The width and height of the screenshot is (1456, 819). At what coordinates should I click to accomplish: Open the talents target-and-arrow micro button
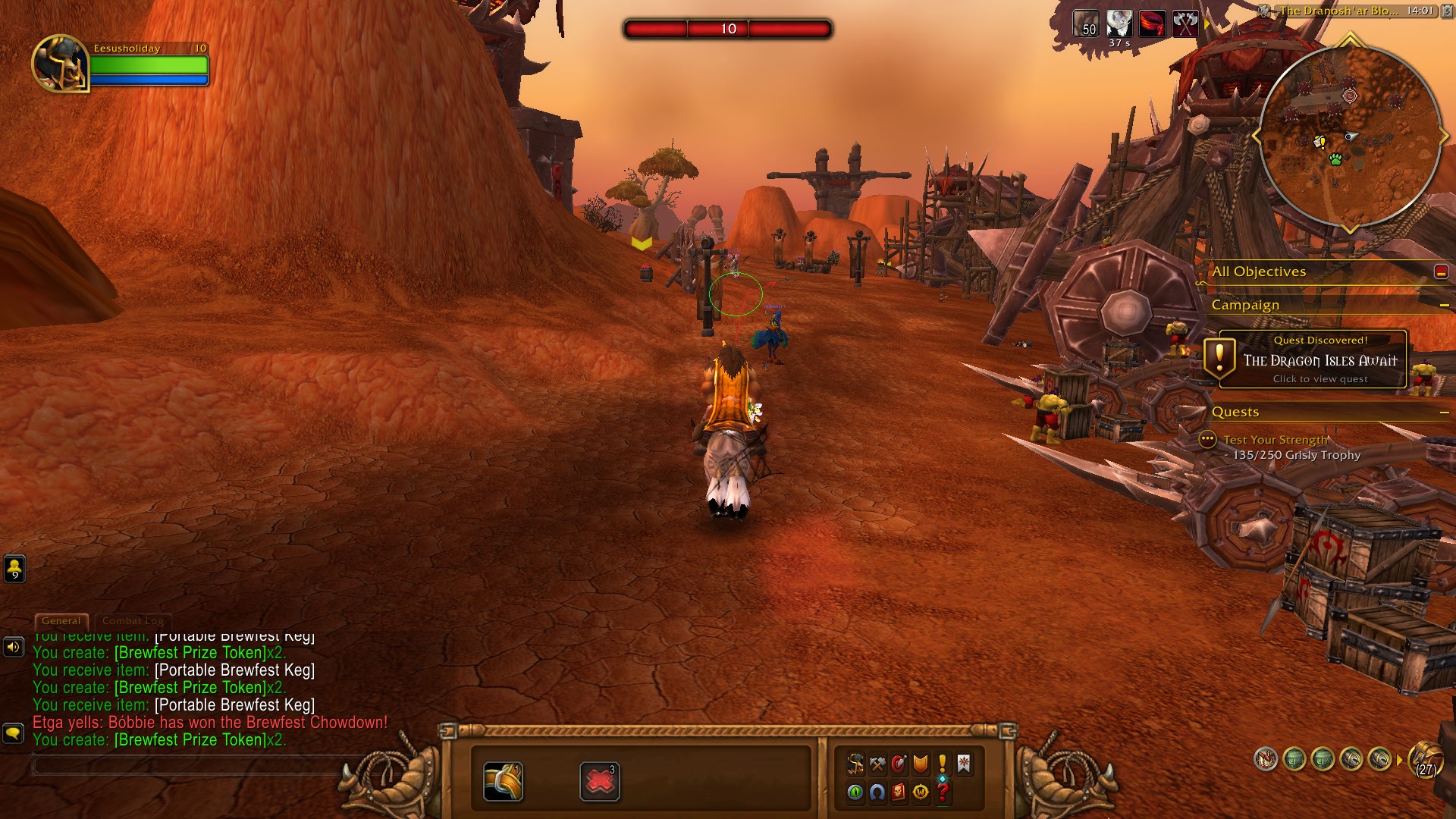tap(899, 764)
